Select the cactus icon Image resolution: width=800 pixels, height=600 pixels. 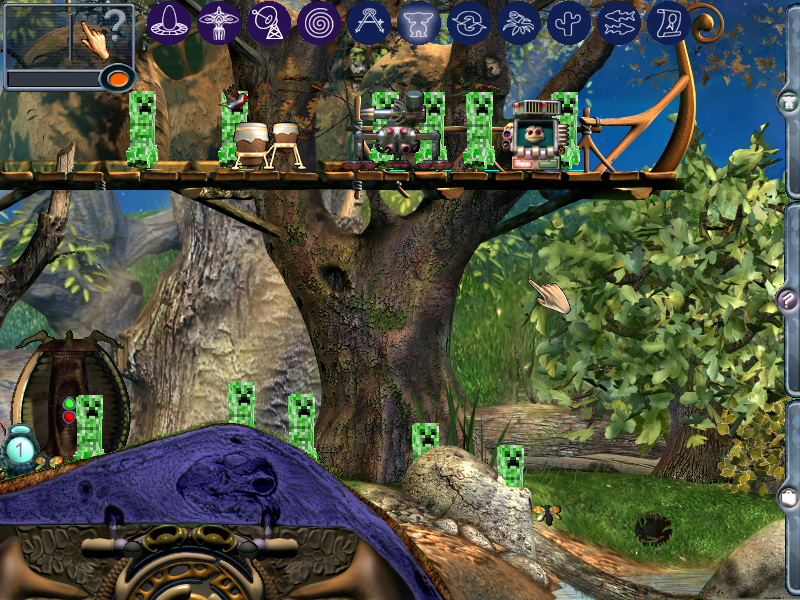pos(568,22)
